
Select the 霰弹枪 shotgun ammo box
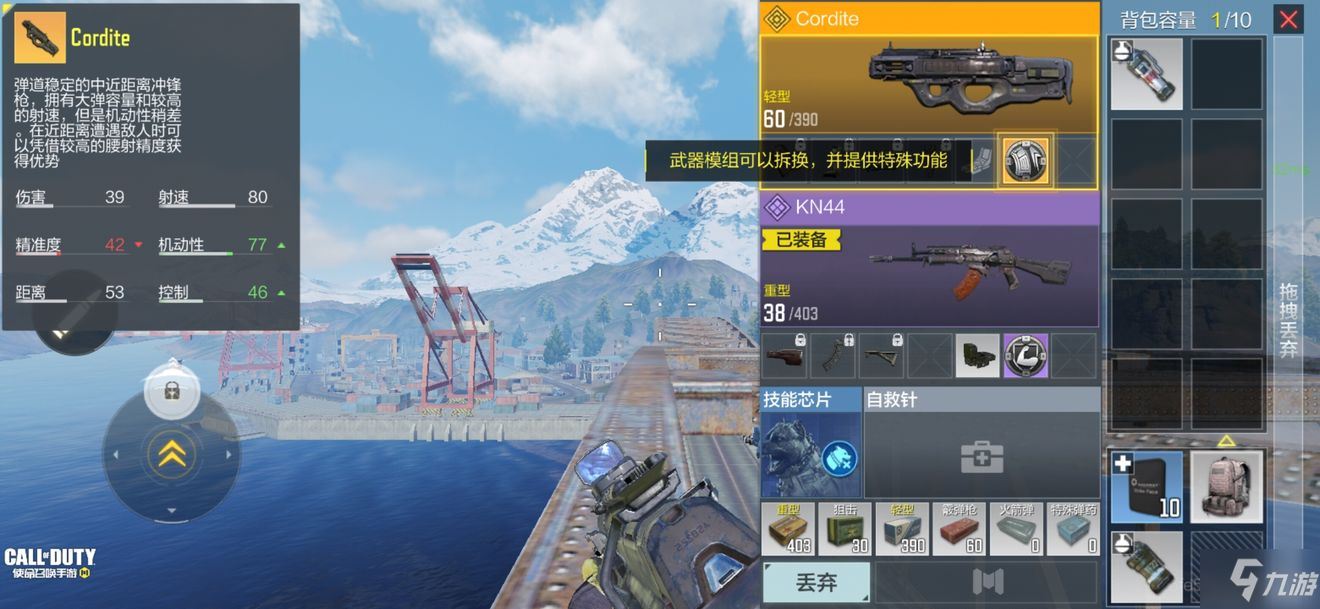959,529
